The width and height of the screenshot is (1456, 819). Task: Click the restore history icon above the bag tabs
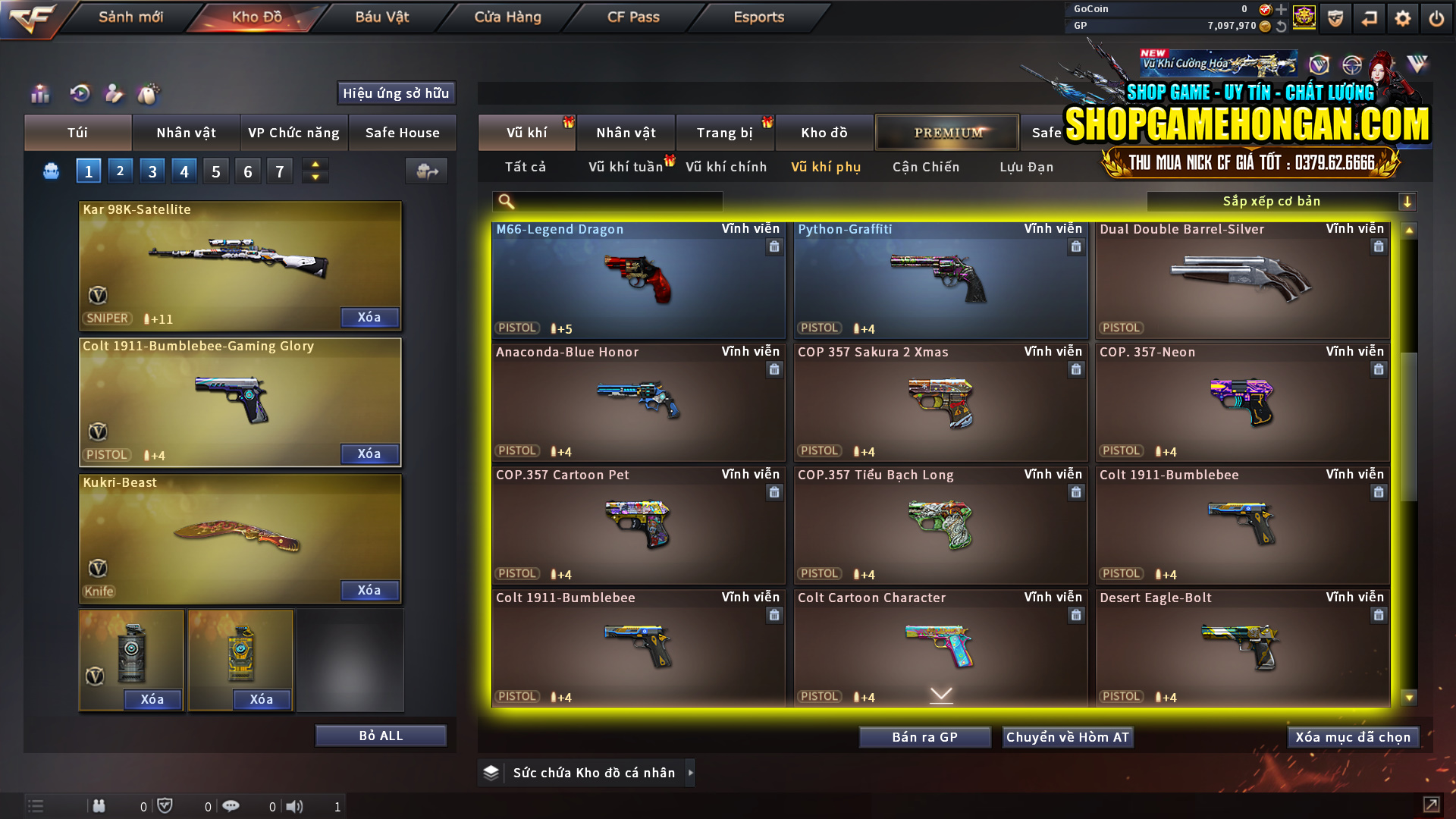(x=80, y=94)
